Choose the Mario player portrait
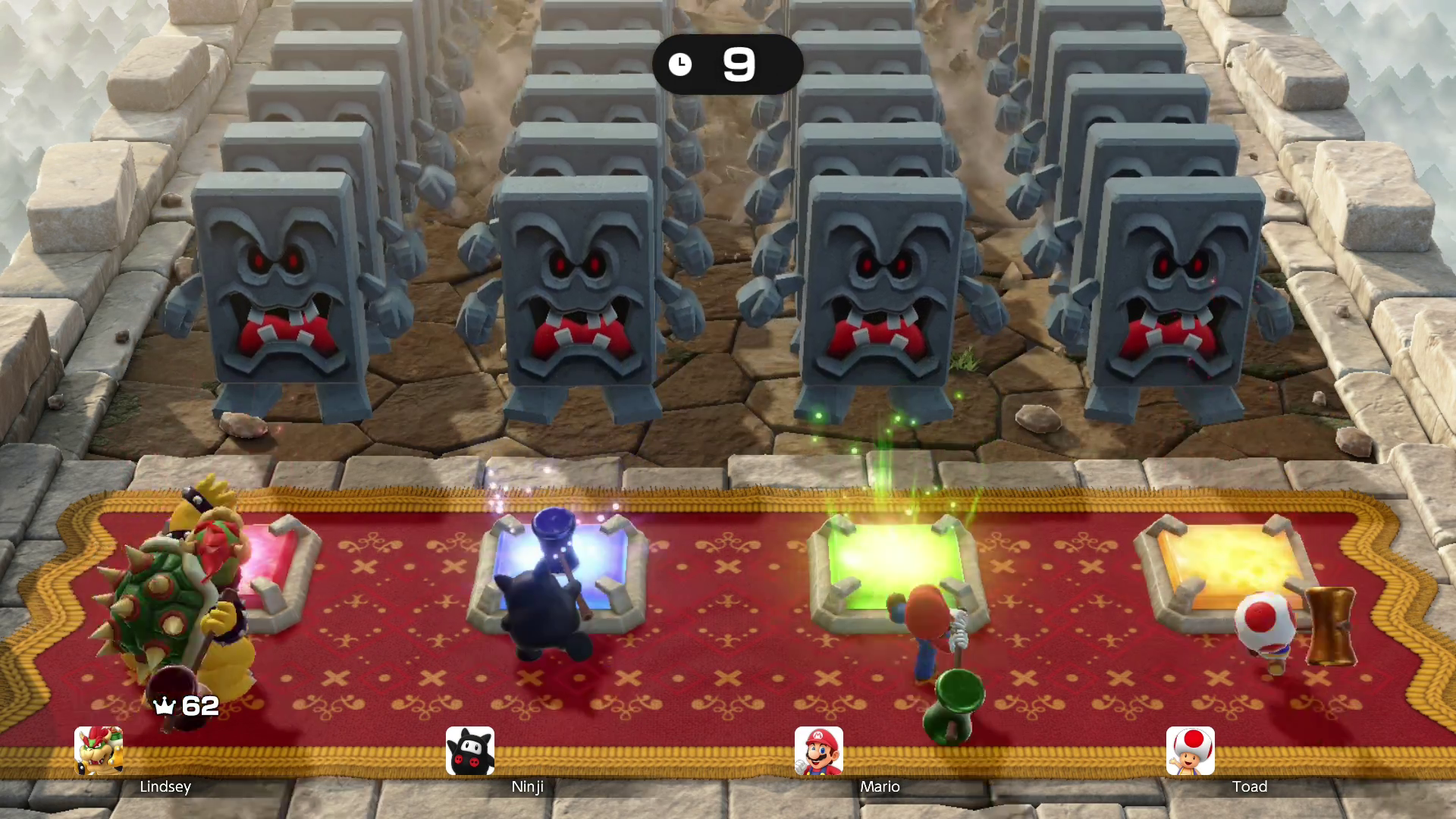This screenshot has height=819, width=1456. click(818, 751)
